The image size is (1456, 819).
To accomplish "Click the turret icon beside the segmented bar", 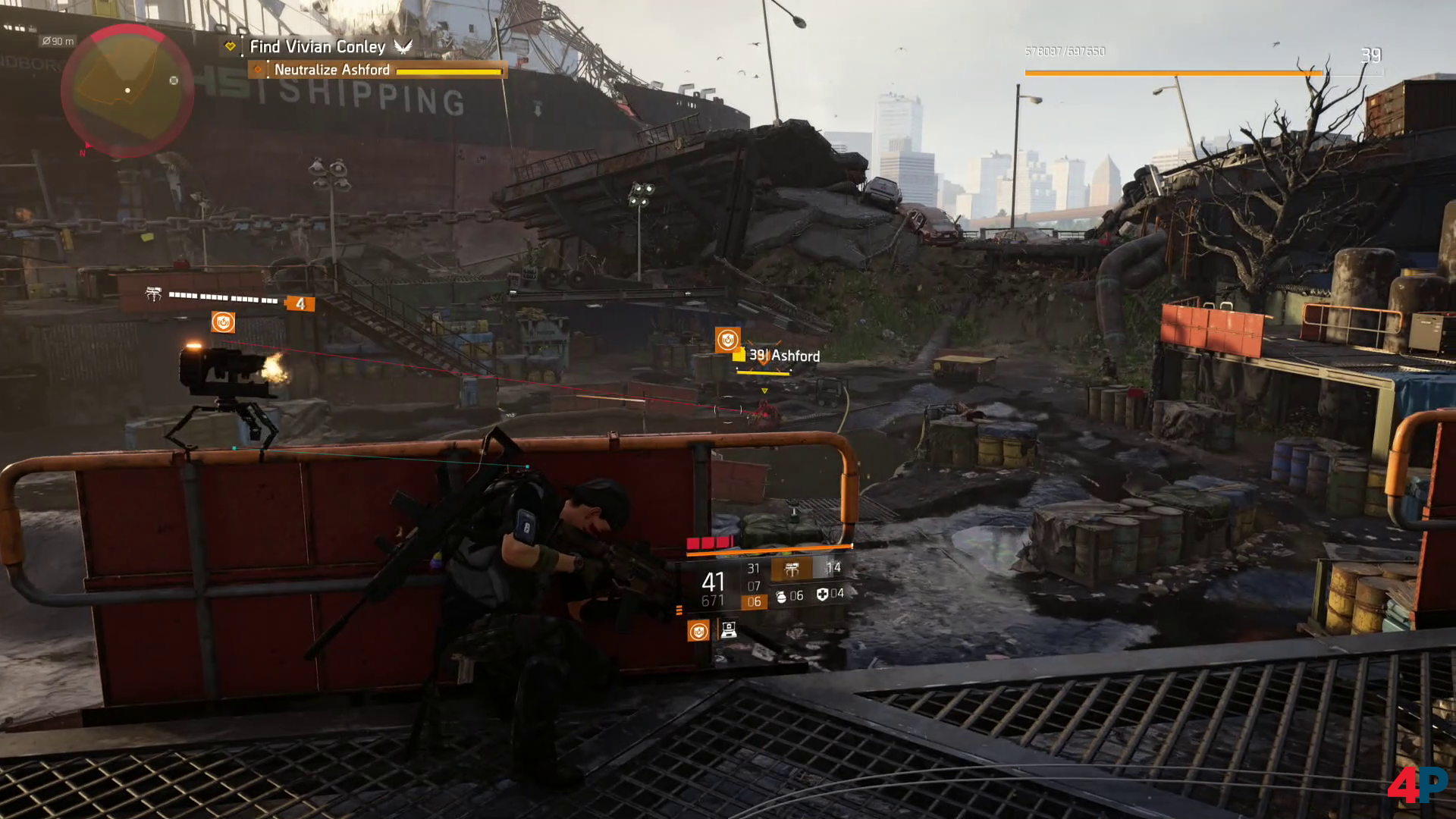I will point(154,295).
